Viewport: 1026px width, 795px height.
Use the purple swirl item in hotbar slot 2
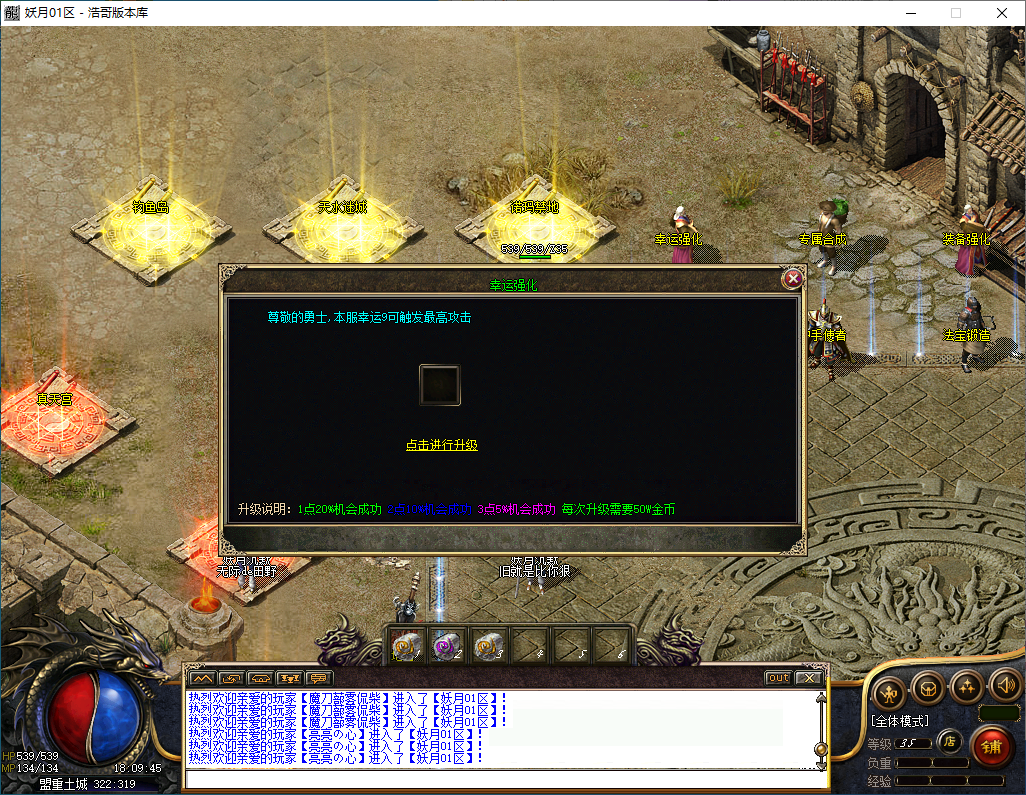447,645
